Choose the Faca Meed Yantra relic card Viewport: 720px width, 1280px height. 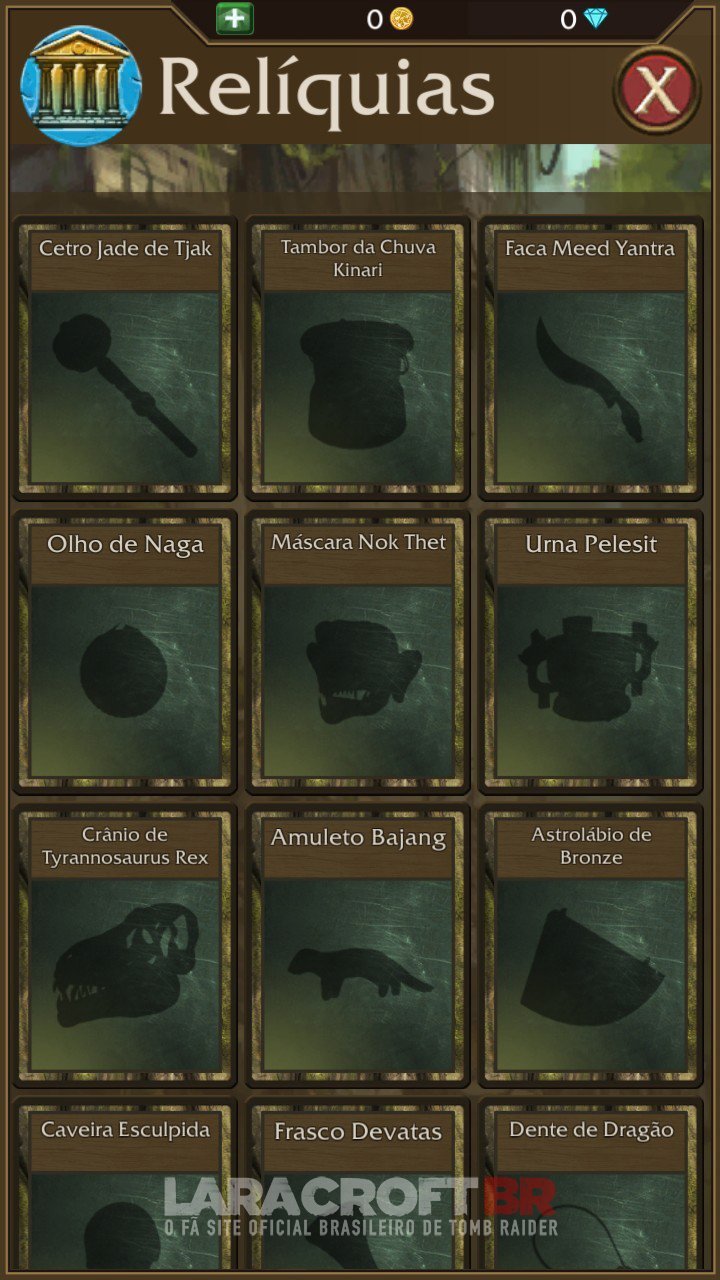[x=590, y=358]
